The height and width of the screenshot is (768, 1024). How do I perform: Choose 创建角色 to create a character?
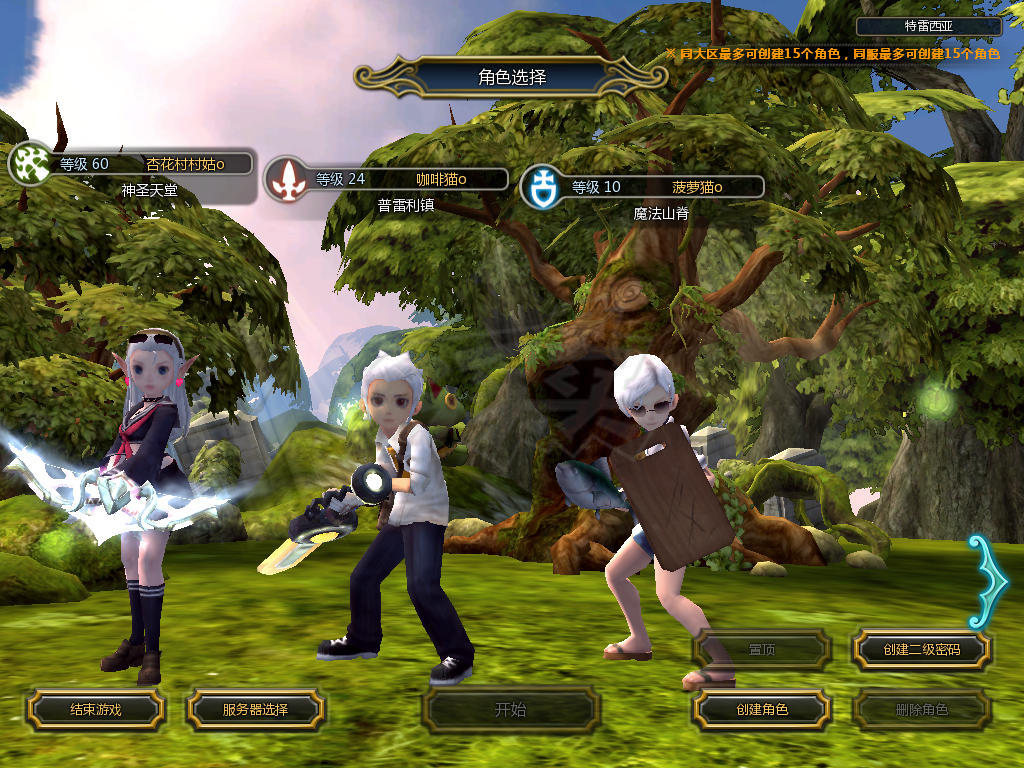762,710
